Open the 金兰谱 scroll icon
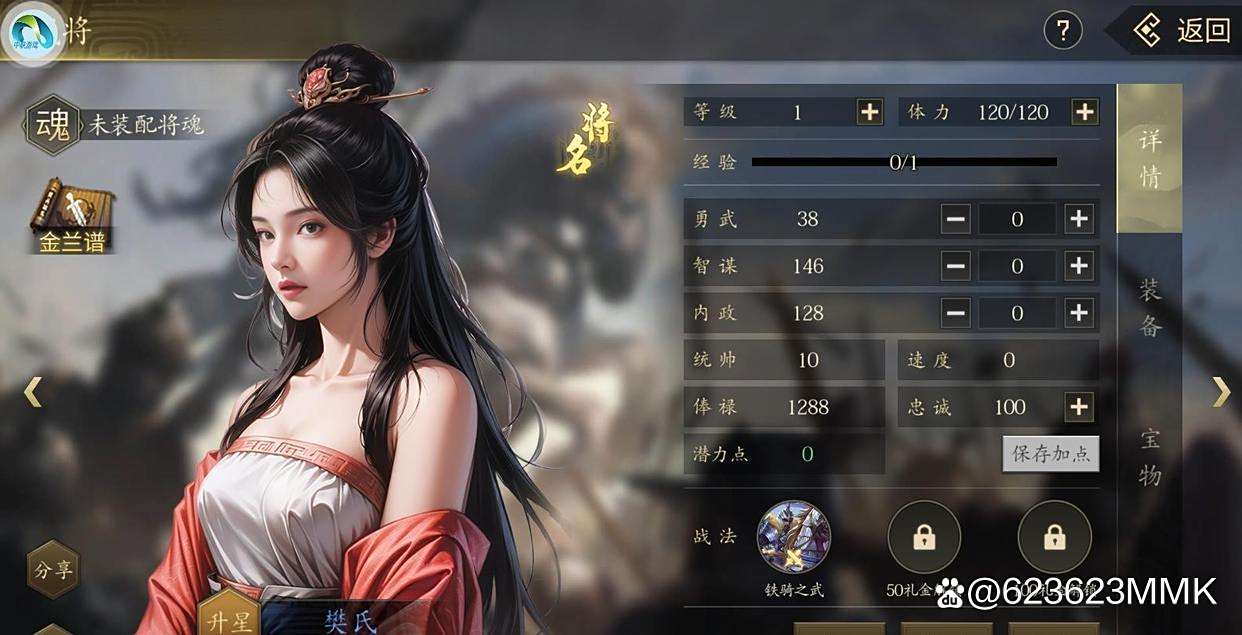 pyautogui.click(x=72, y=215)
